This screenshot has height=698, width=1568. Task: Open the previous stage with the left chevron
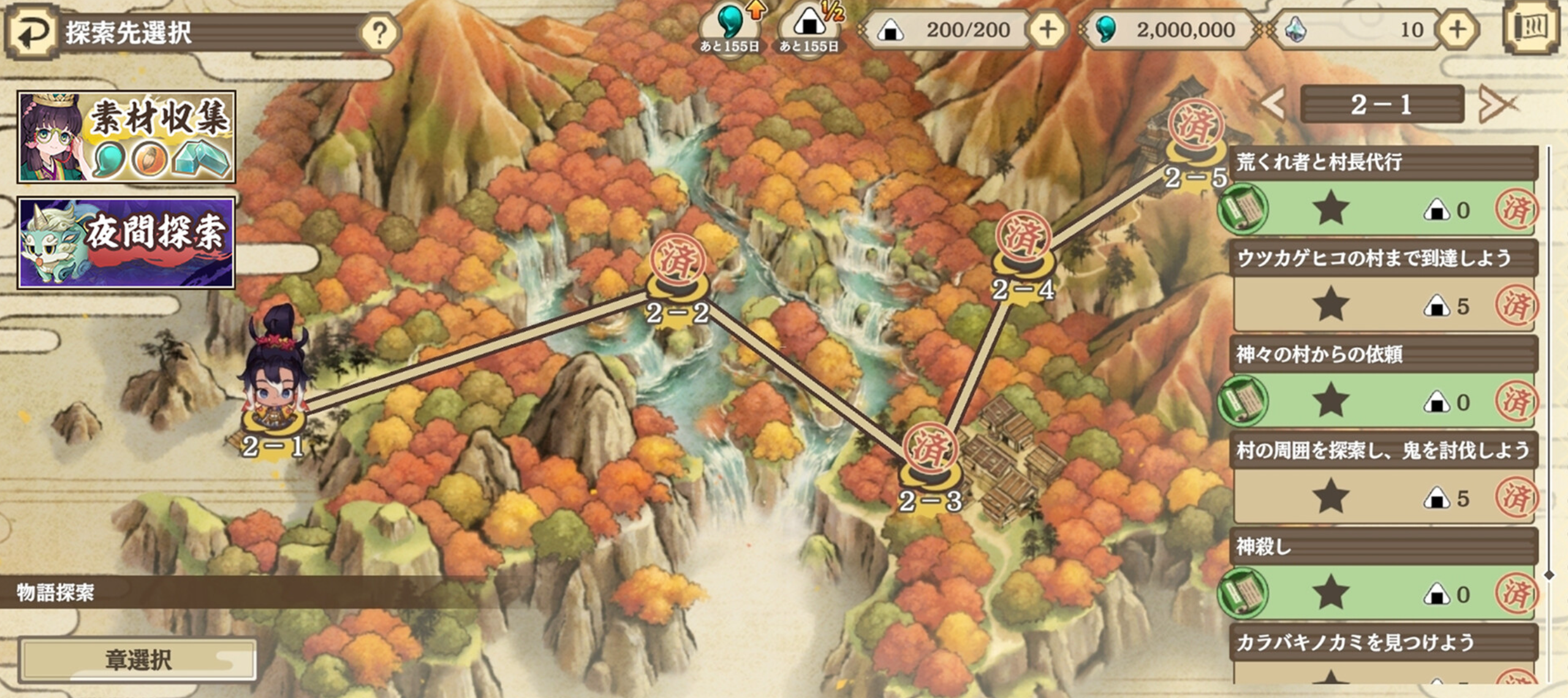click(1273, 104)
